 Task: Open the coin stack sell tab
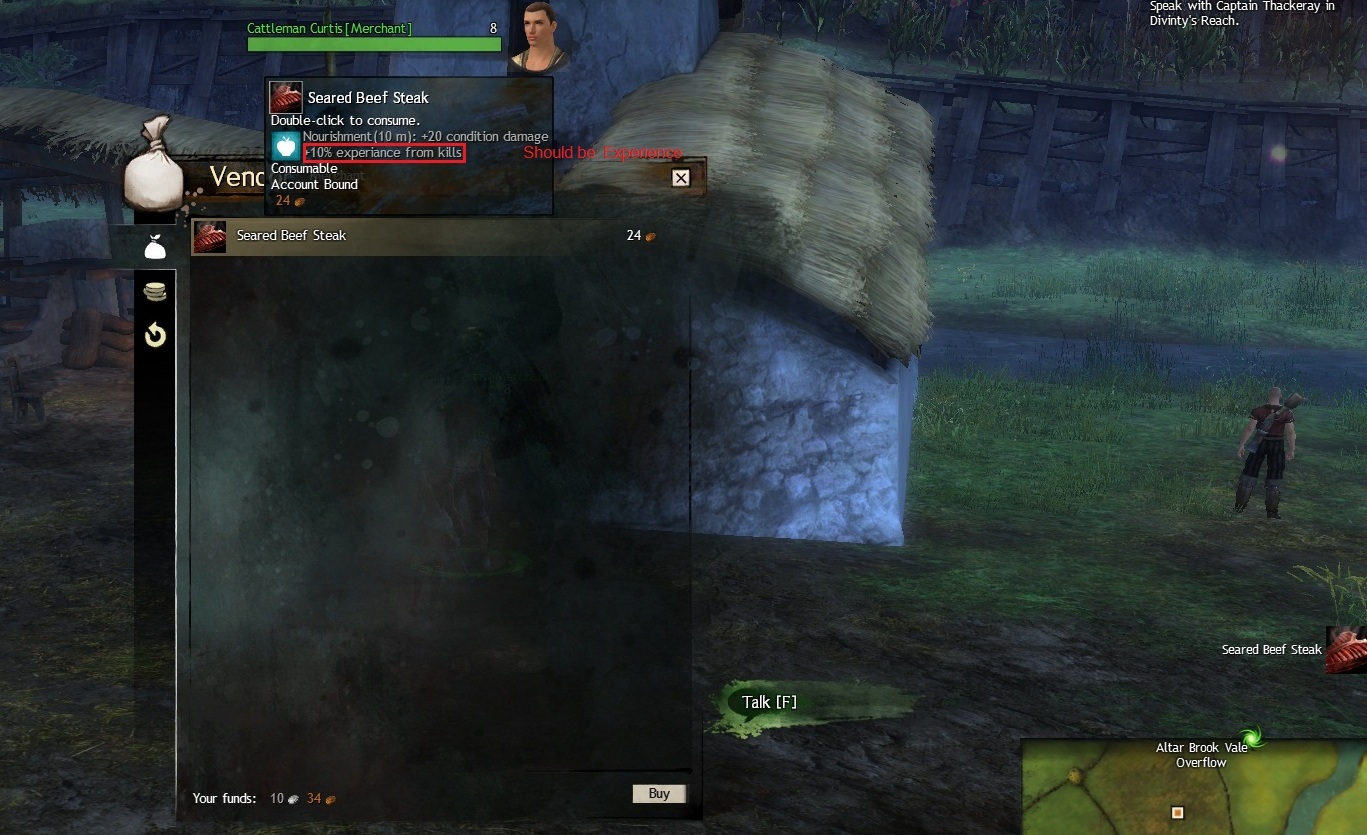click(155, 292)
